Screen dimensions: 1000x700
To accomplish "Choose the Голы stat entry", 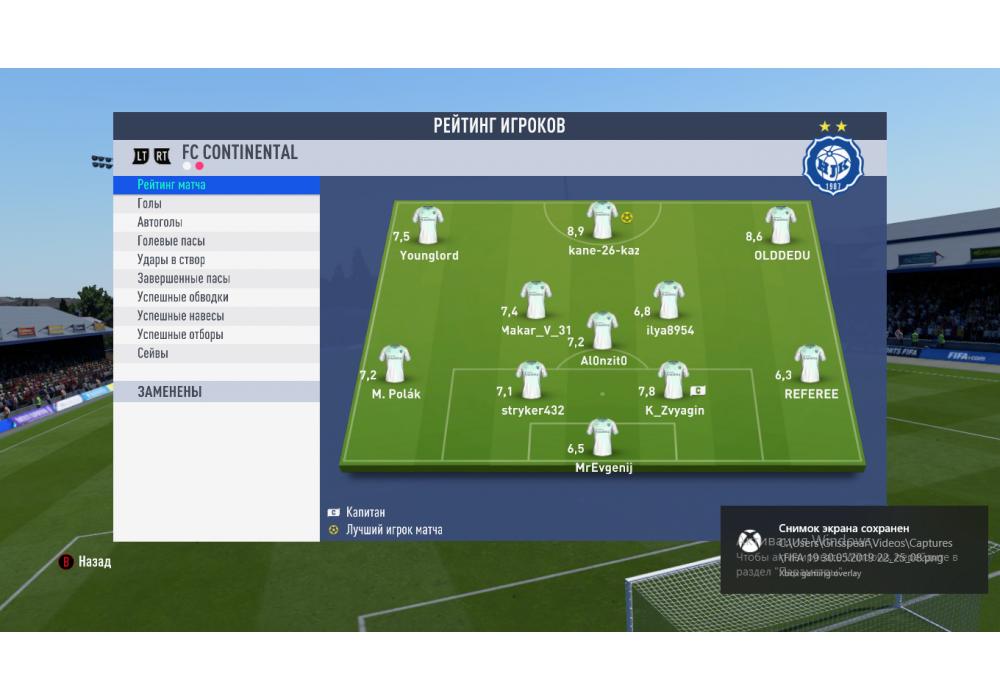I will pyautogui.click(x=150, y=204).
